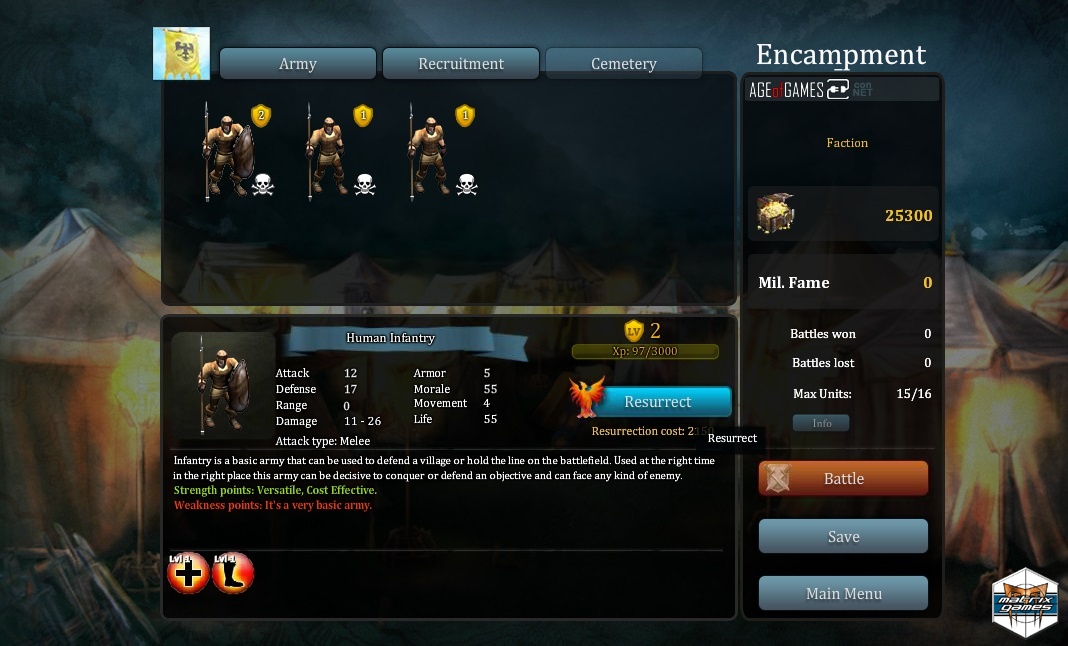Screen dimensions: 1068x646
Task: Switch to the Army tab
Action: [298, 63]
